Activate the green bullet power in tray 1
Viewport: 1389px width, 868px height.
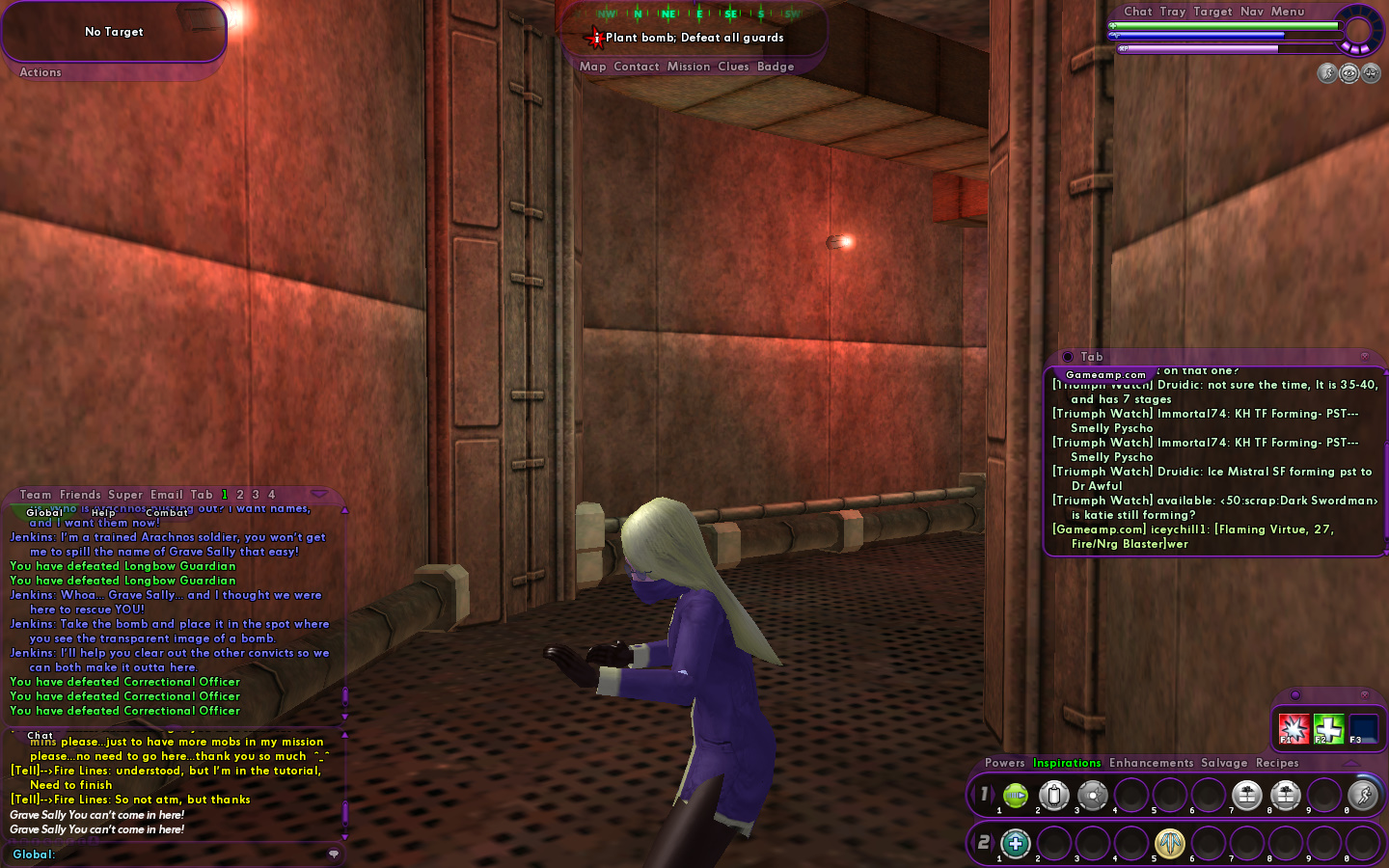1016,796
